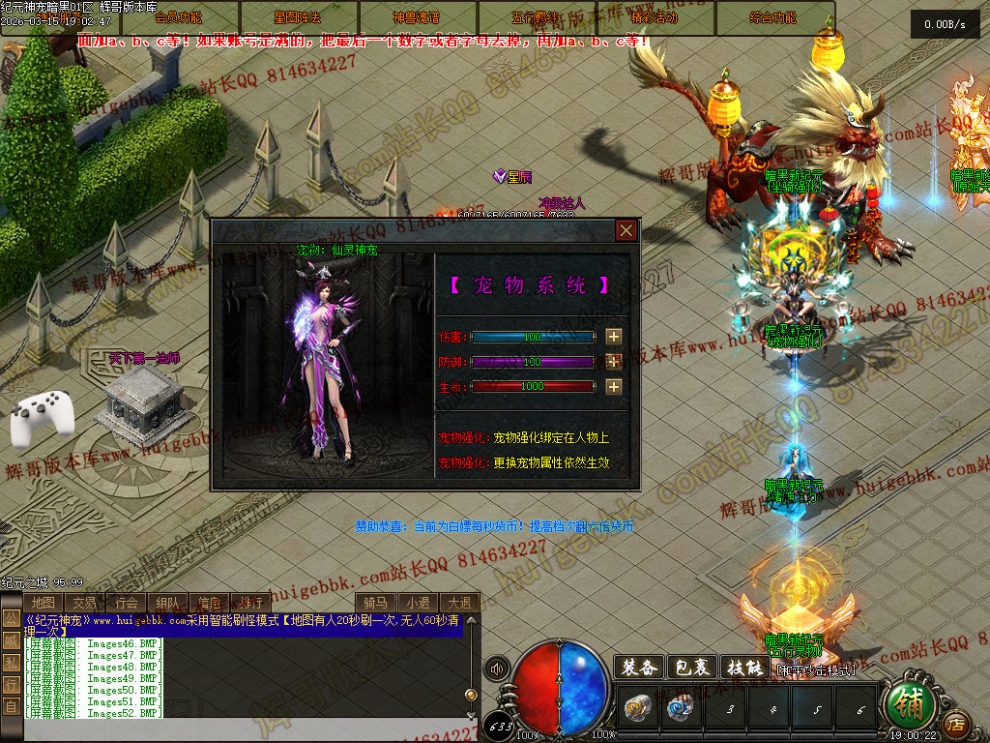Toggle the sound speaker icon
Image resolution: width=990 pixels, height=743 pixels.
point(496,668)
